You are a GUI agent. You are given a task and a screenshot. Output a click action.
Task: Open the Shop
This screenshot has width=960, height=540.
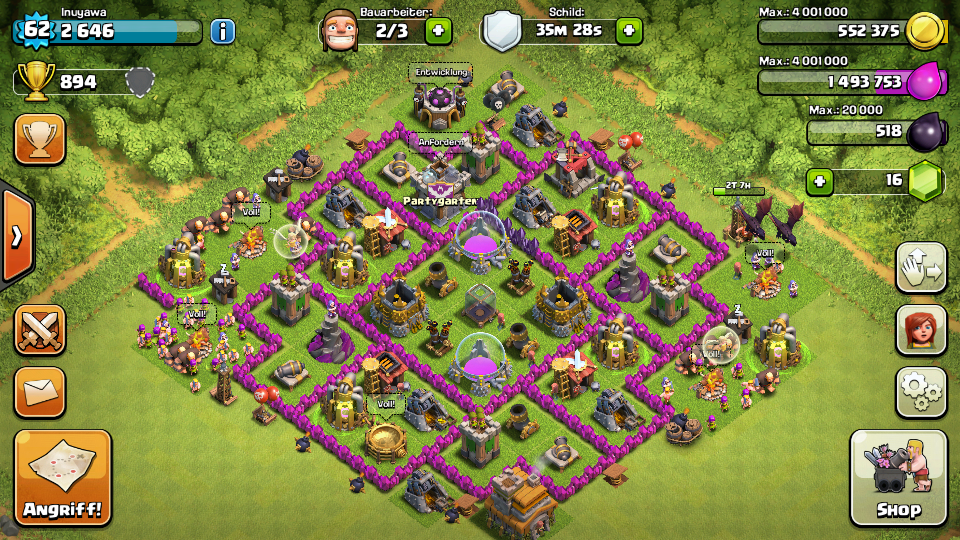point(898,478)
